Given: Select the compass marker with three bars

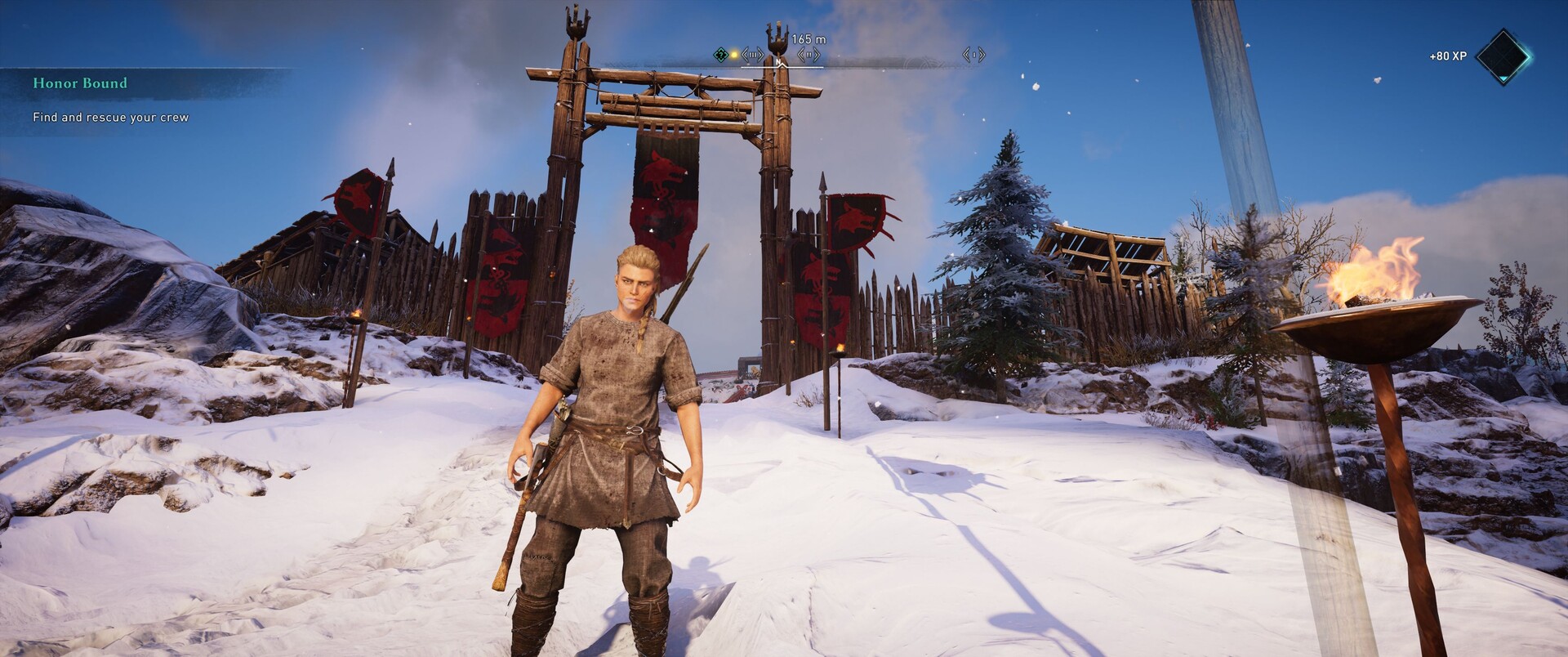Looking at the screenshot, I should click(x=751, y=55).
